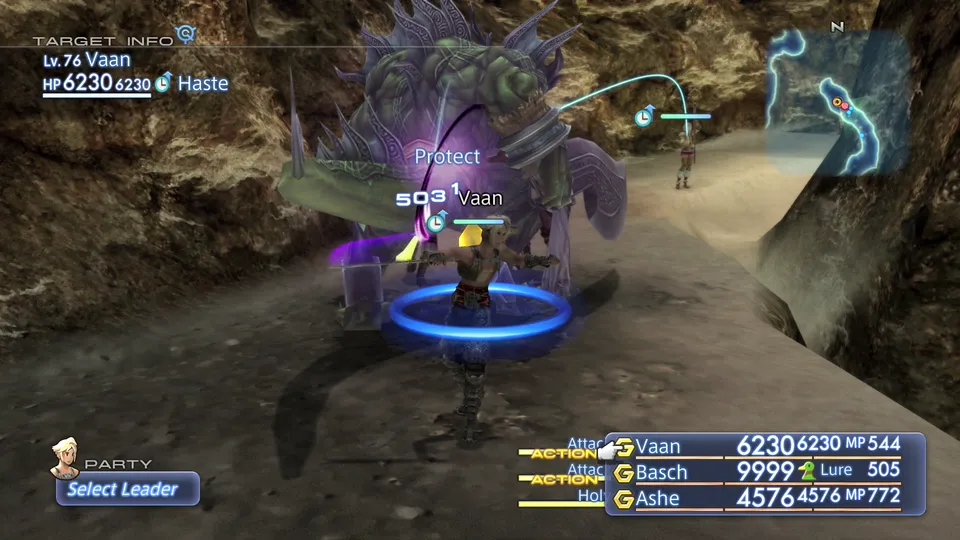
Task: Select Vaan's row in the party panel
Action: point(662,446)
